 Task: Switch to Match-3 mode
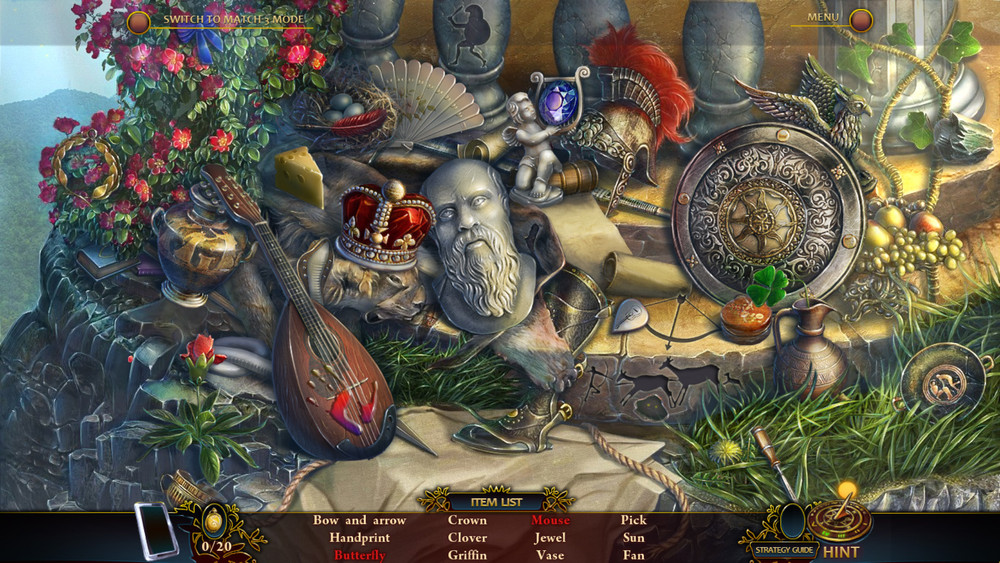tap(139, 20)
